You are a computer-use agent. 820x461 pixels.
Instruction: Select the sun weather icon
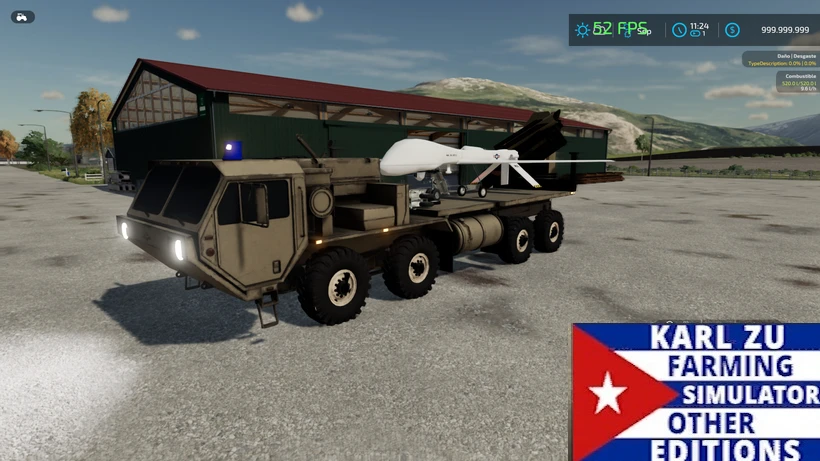tap(582, 30)
